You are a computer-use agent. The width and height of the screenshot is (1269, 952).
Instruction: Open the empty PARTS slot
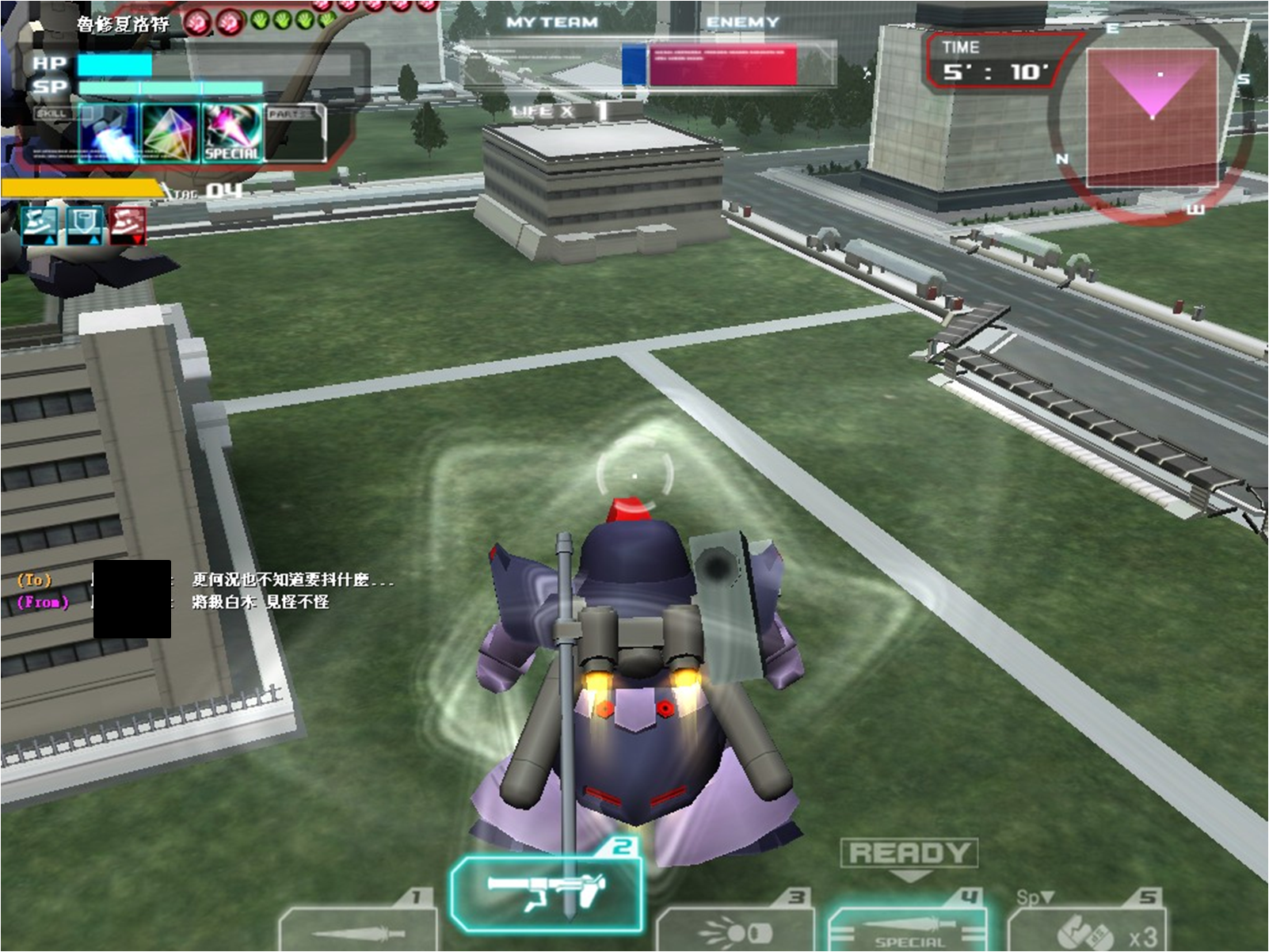point(294,132)
